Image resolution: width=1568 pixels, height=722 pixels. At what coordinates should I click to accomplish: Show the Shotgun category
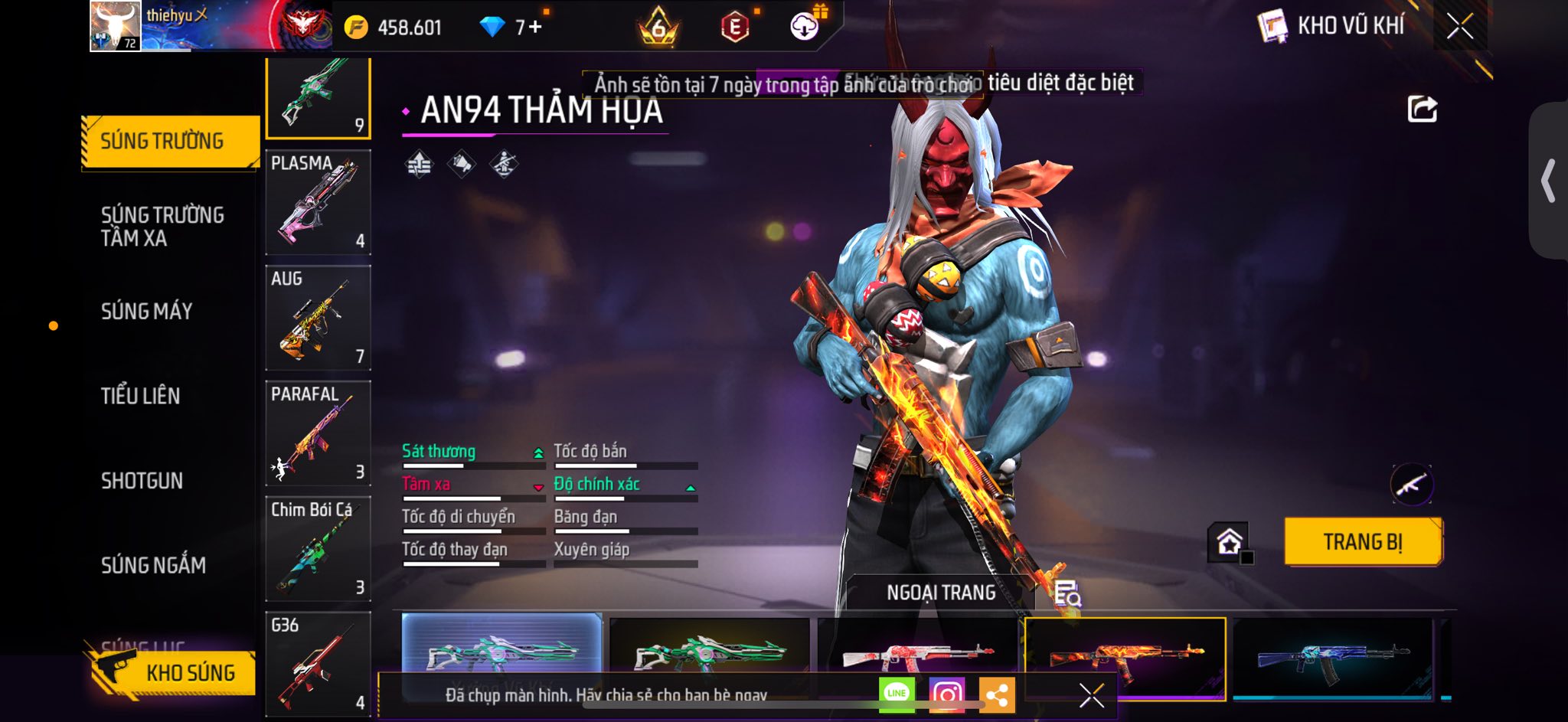(x=142, y=481)
